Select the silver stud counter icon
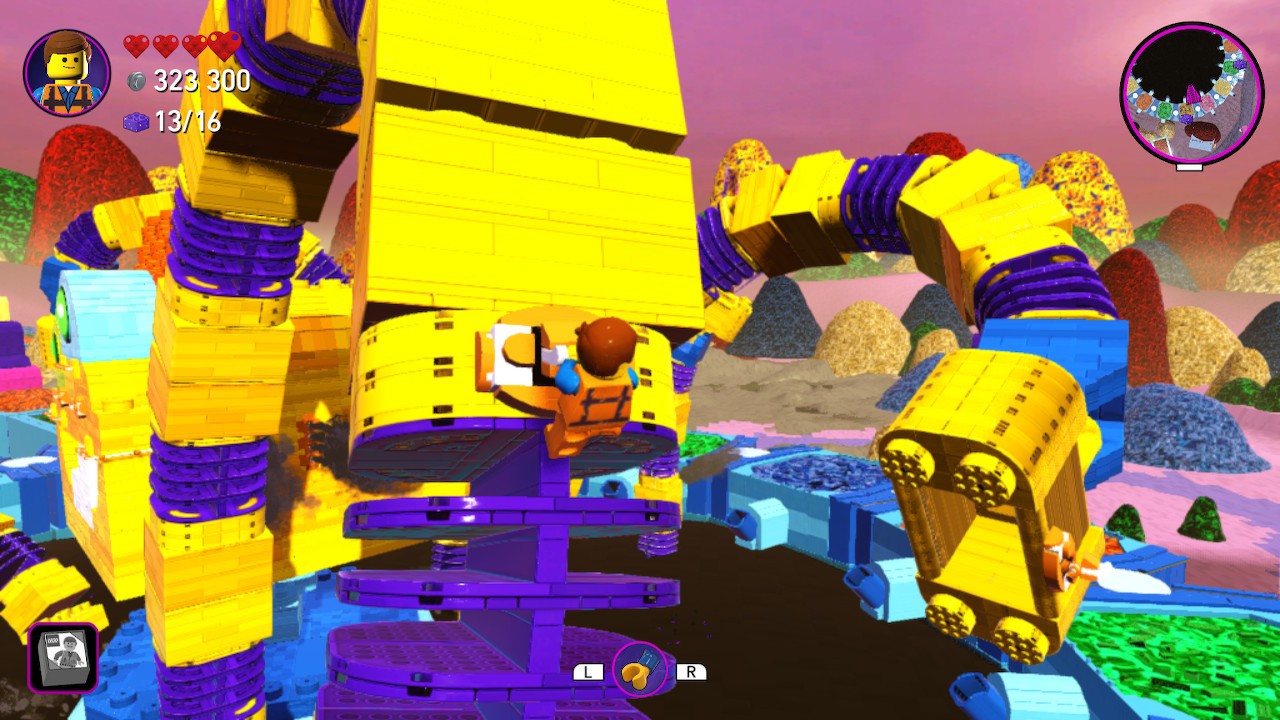The height and width of the screenshot is (720, 1280). pyautogui.click(x=135, y=81)
